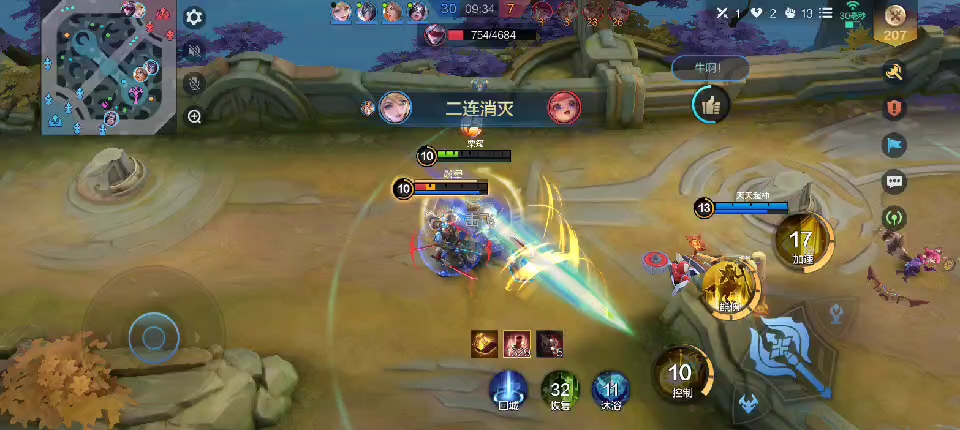
Task: Send the red shield retreat signal
Action: click(x=893, y=108)
